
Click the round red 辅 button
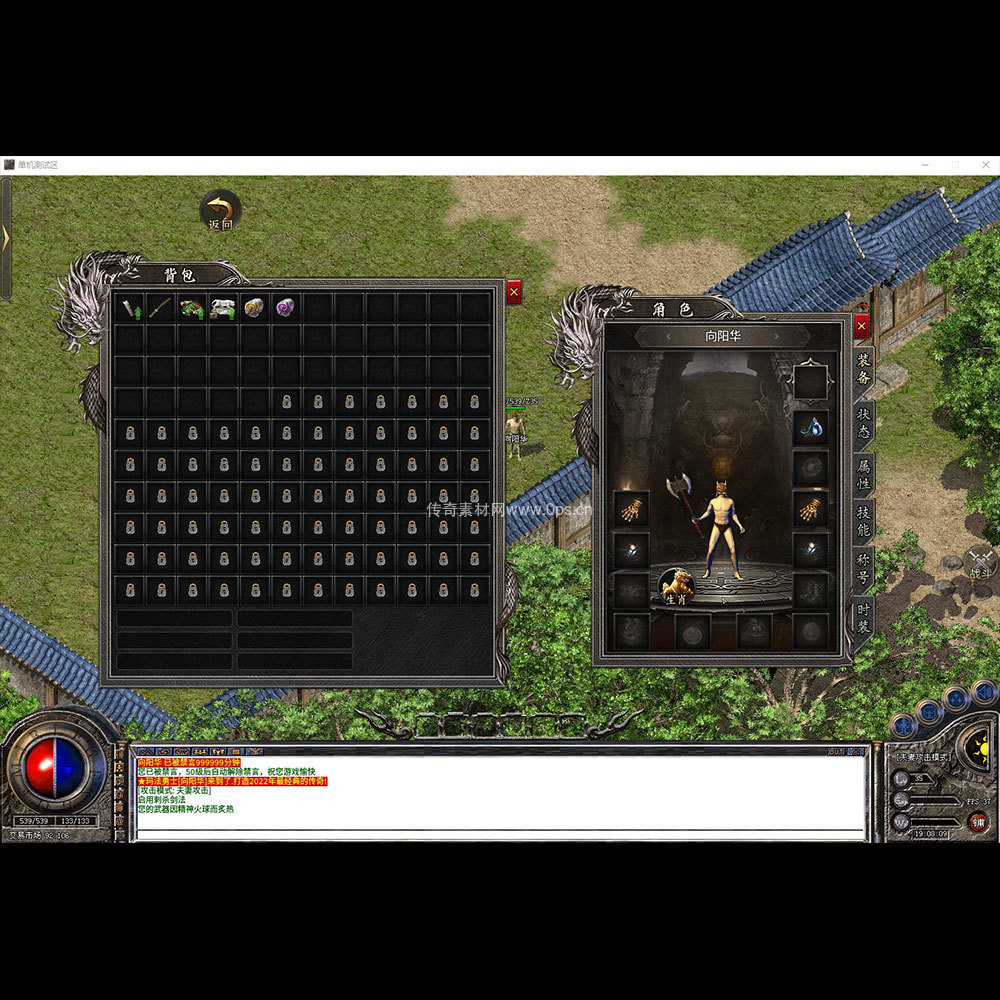pos(977,822)
